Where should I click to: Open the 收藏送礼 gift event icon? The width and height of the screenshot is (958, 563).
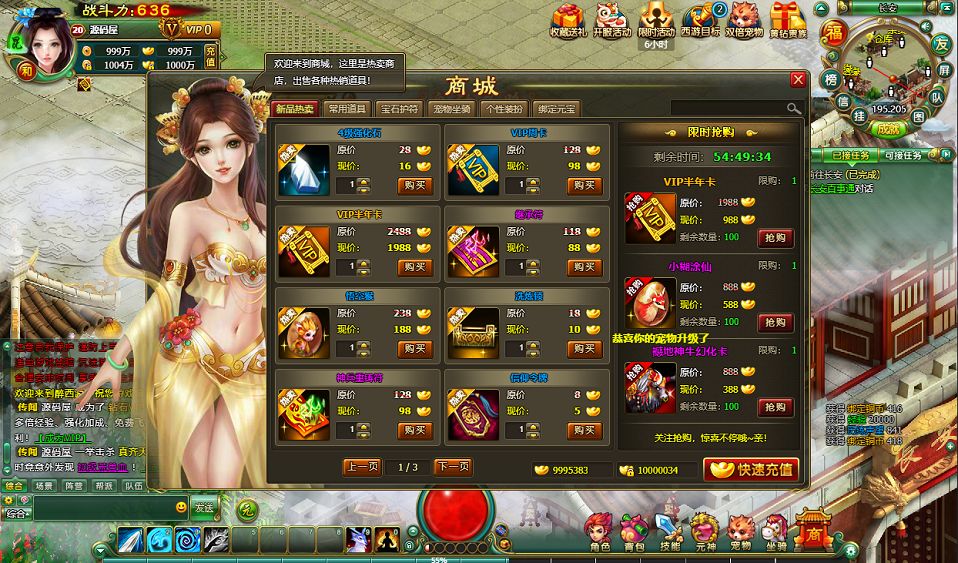[x=569, y=20]
